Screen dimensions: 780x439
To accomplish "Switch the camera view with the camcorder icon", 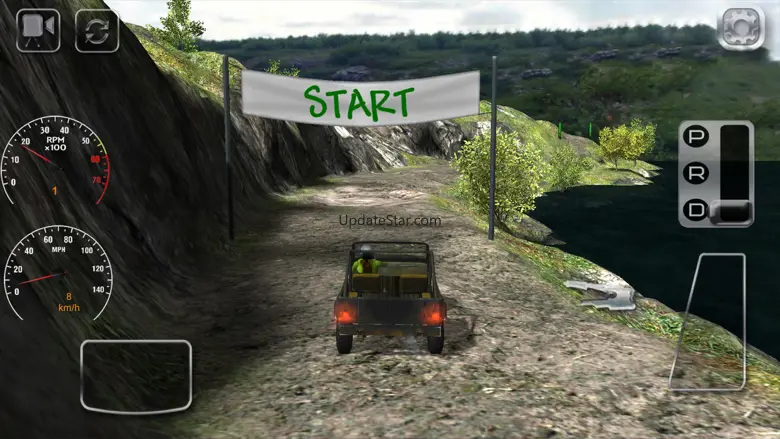I will [x=38, y=30].
